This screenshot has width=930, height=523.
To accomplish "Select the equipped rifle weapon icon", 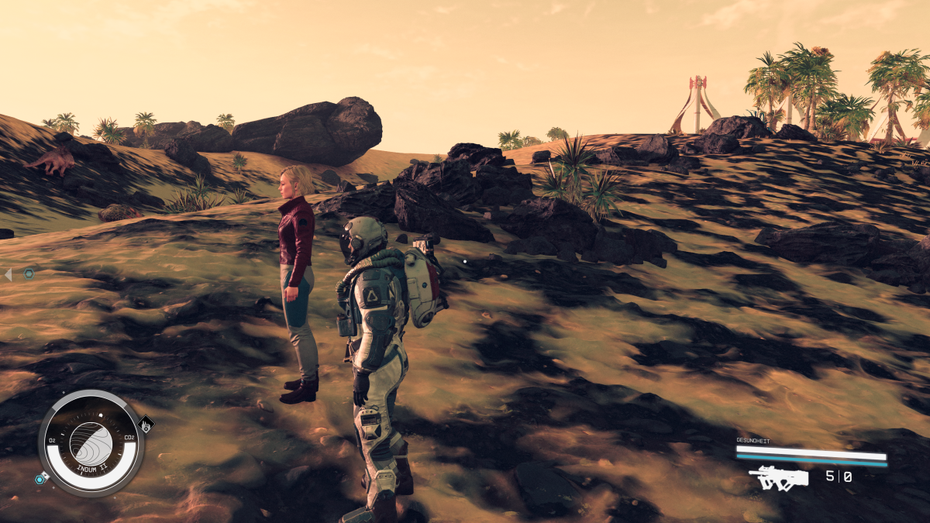I will point(778,479).
